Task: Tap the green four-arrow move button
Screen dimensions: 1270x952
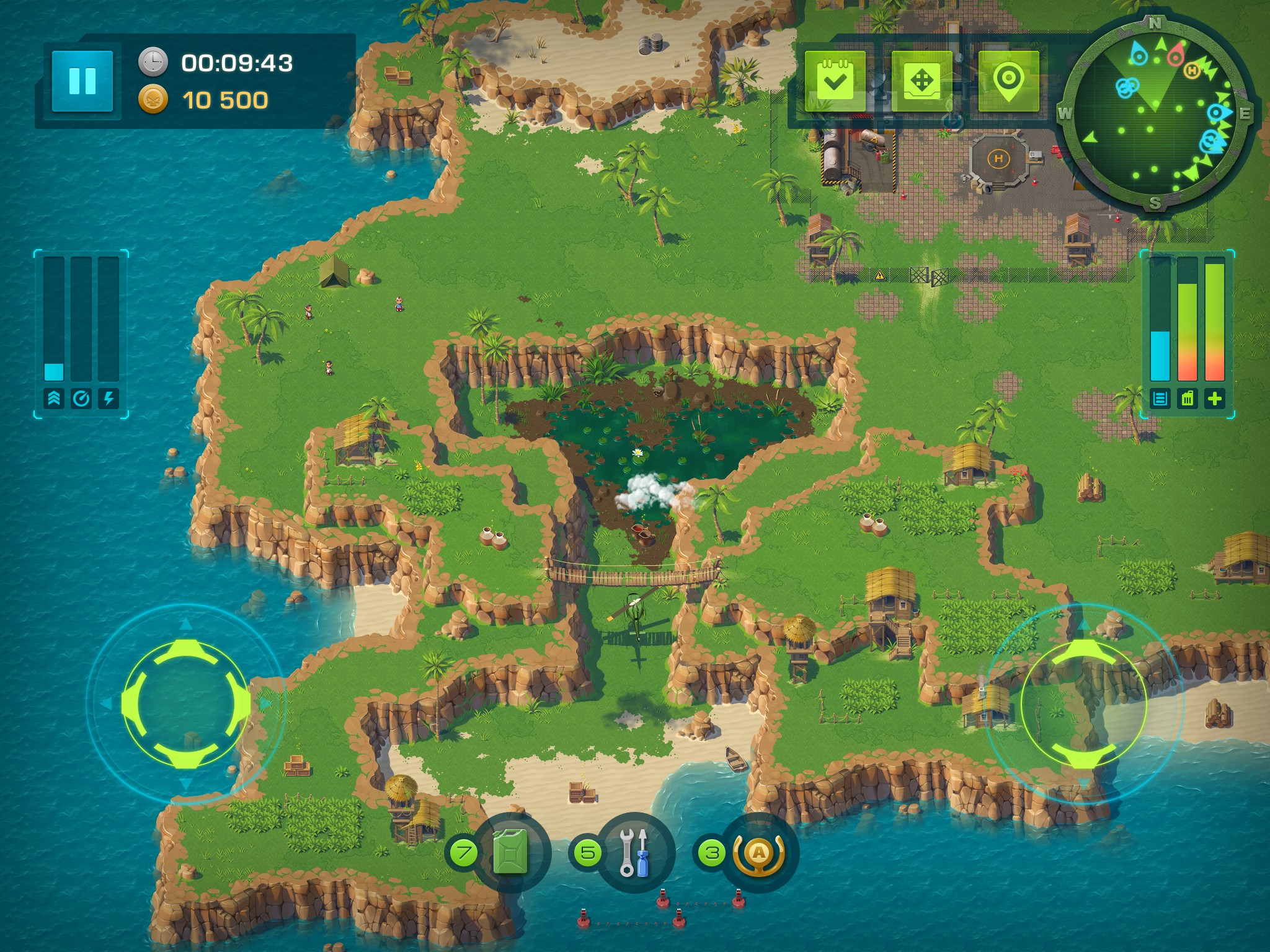Action: point(921,81)
